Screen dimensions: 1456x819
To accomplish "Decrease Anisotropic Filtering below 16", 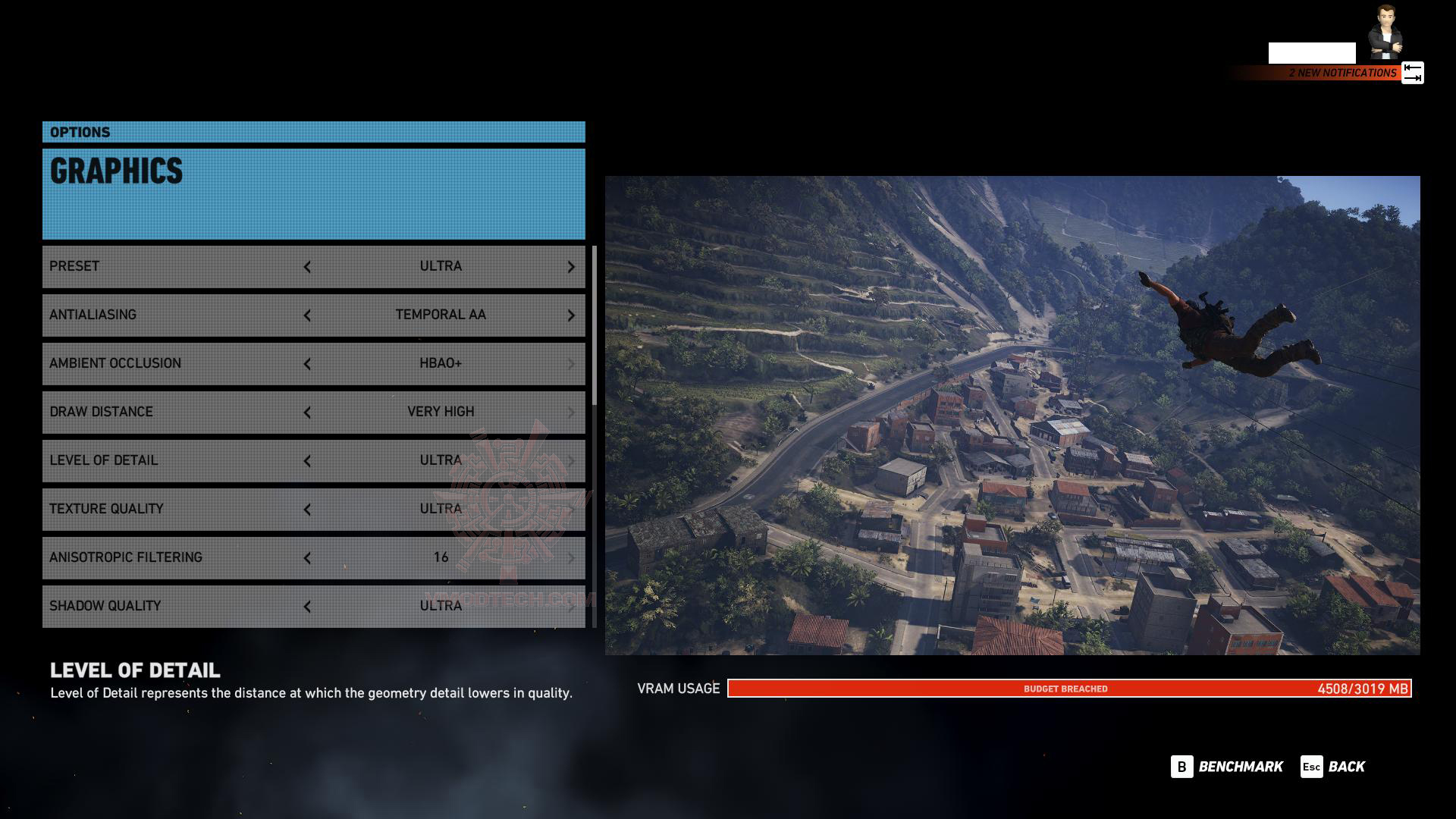I will [307, 558].
